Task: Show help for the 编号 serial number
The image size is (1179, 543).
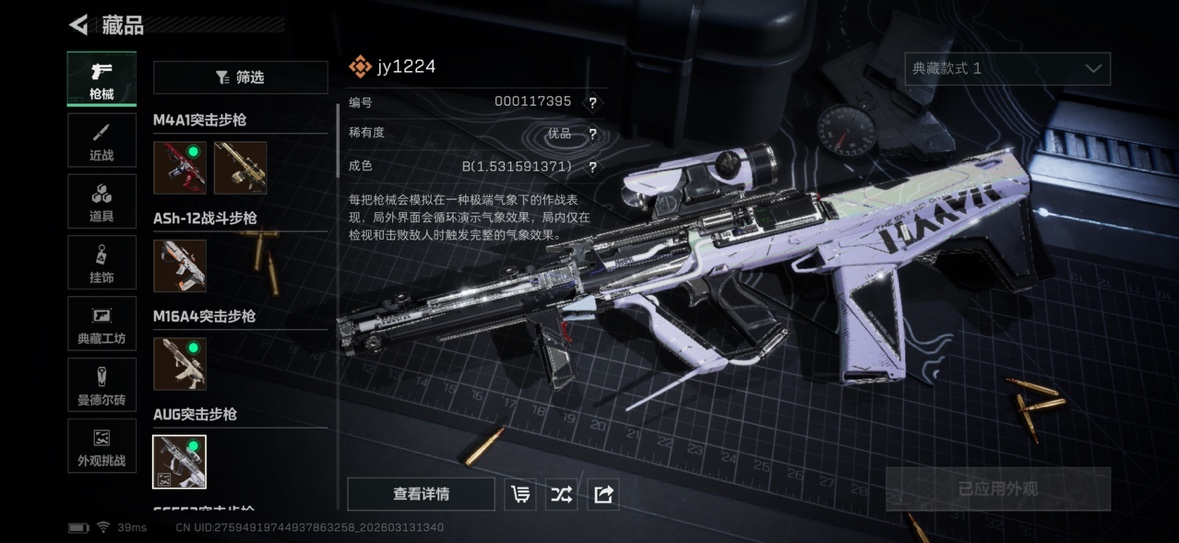Action: [593, 102]
